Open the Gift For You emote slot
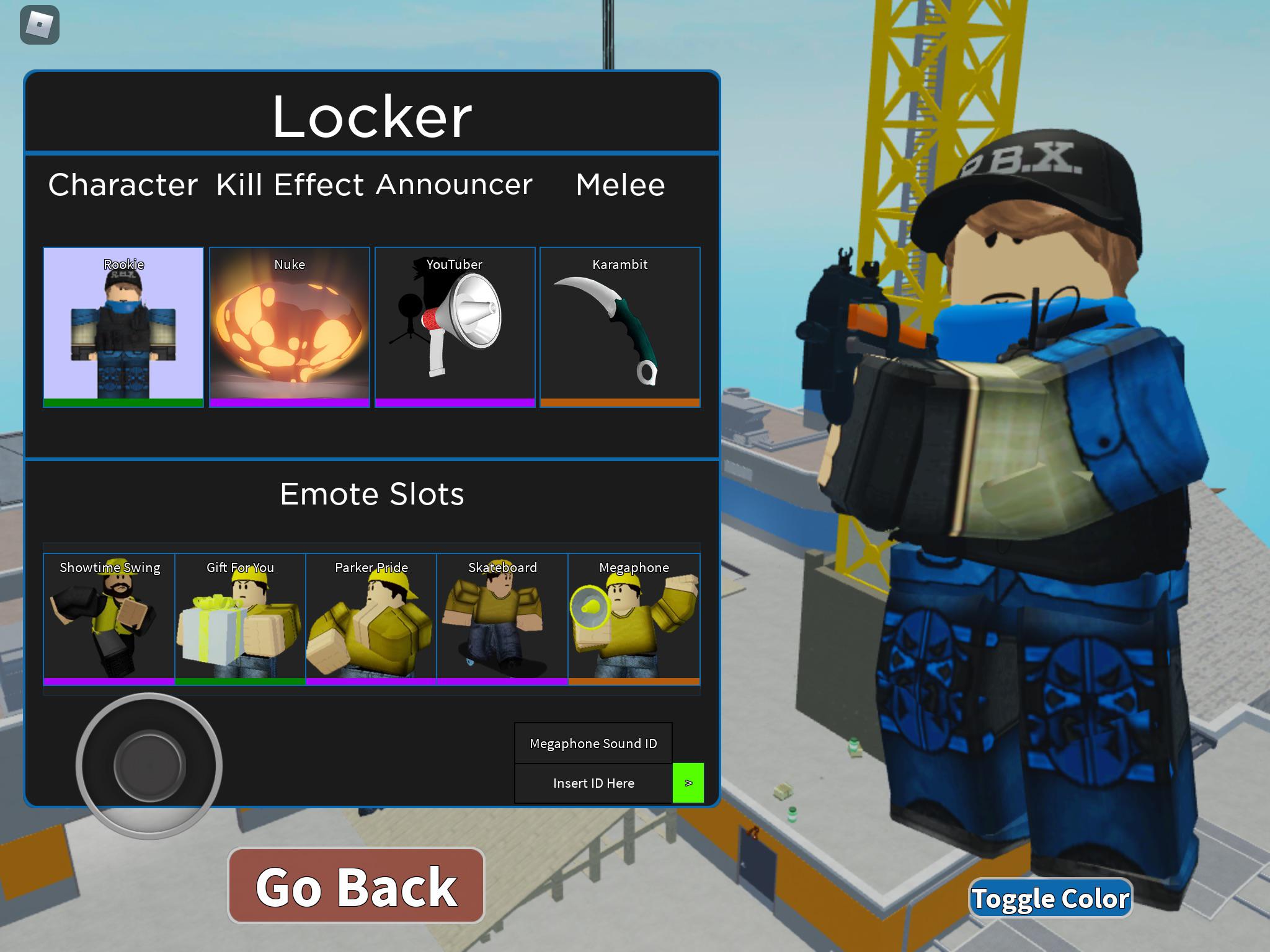The width and height of the screenshot is (1270, 952). (x=241, y=619)
